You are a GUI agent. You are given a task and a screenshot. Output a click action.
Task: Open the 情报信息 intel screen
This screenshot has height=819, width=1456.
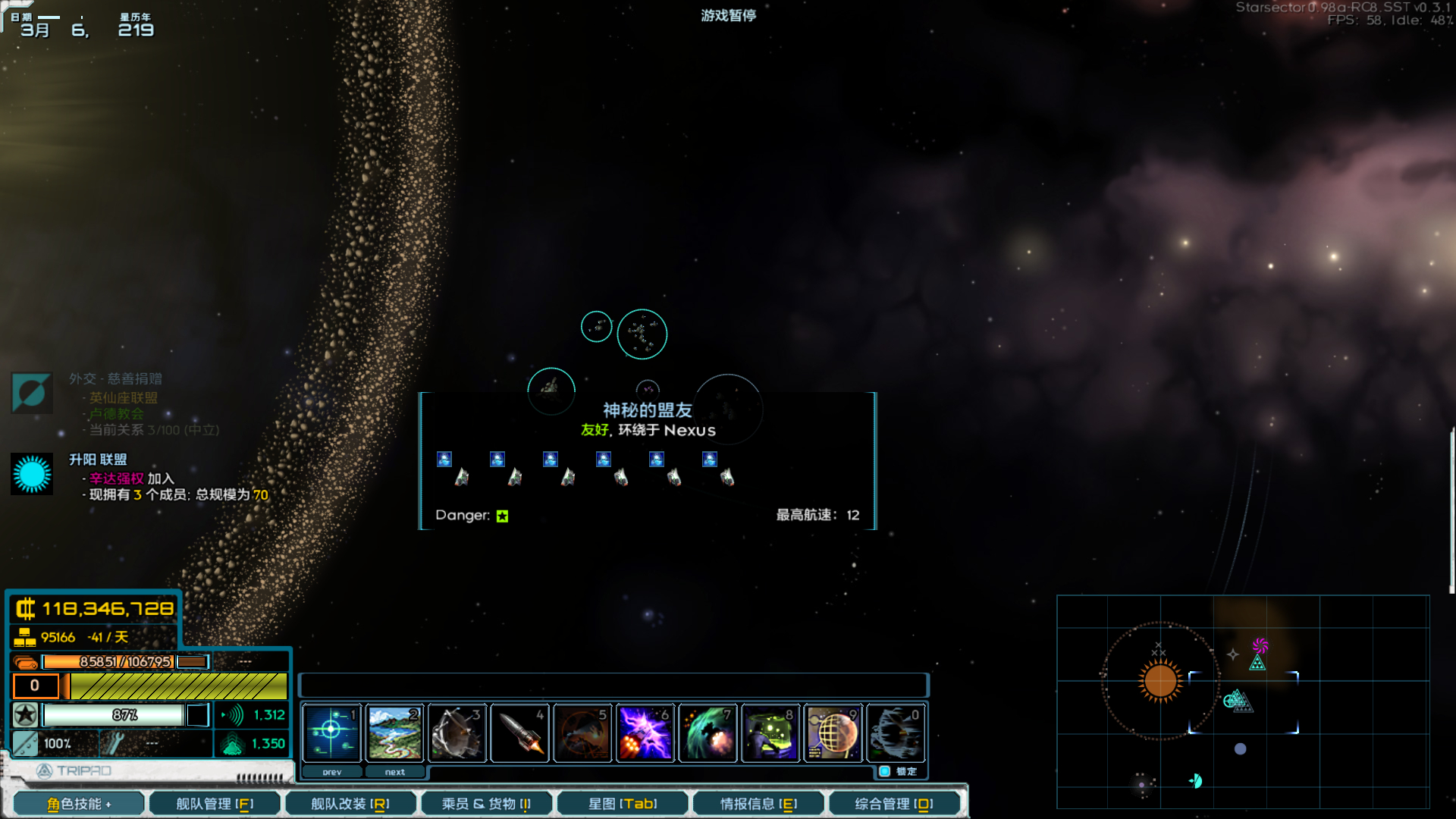(x=758, y=804)
